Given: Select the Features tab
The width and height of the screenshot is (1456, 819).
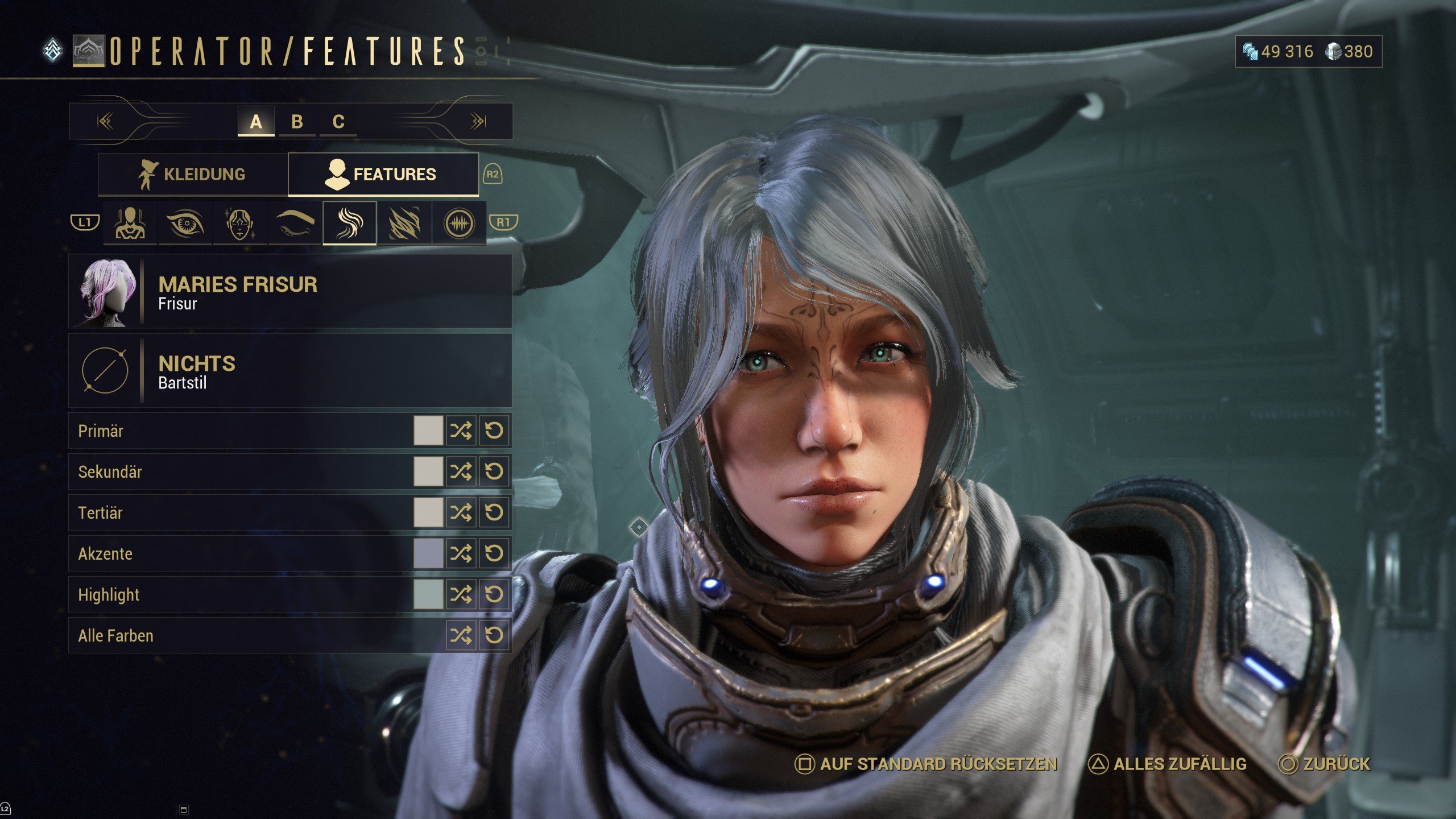Looking at the screenshot, I should pyautogui.click(x=383, y=174).
